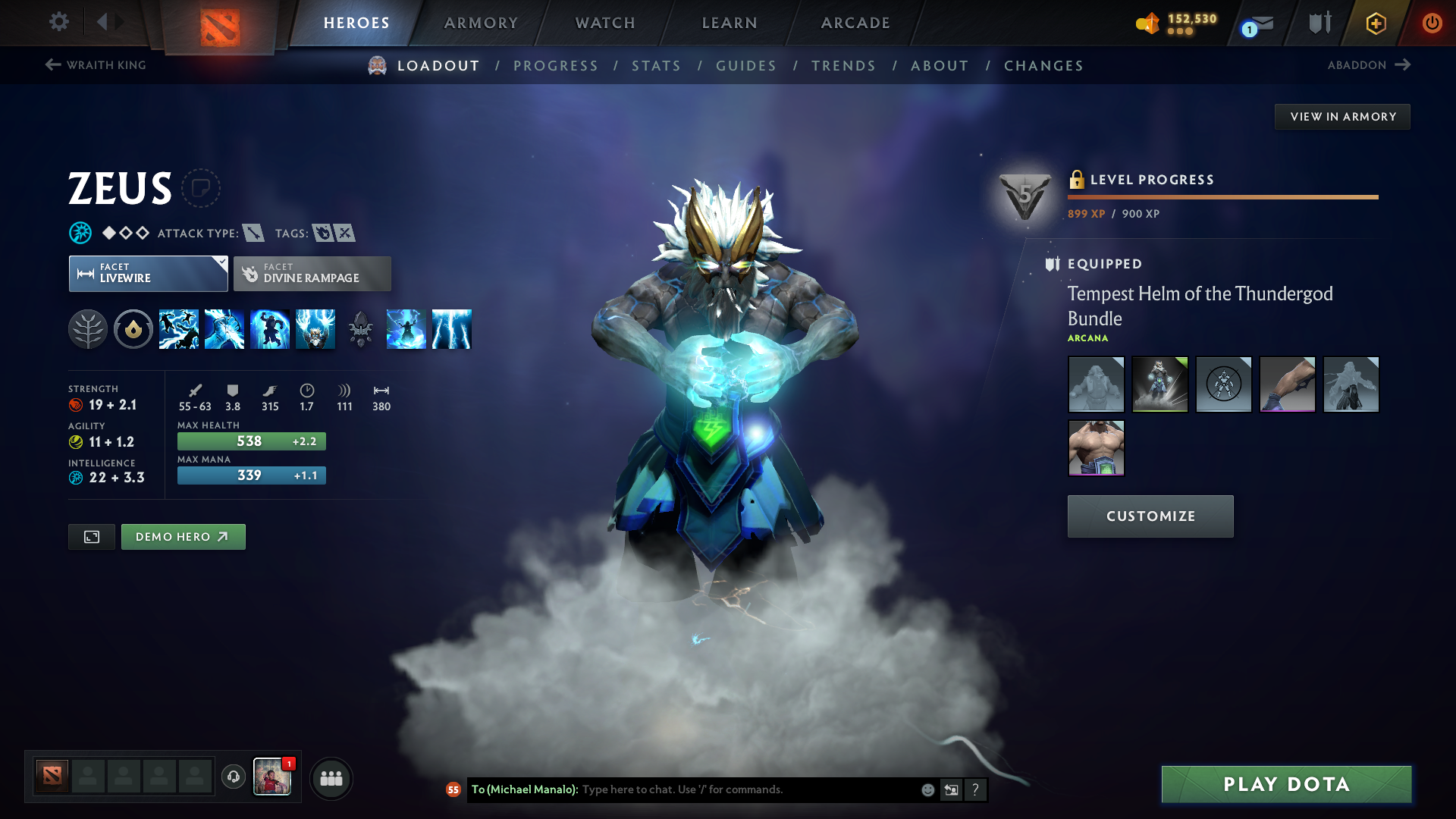Open the Dota 2 settings gear
This screenshot has width=1456, height=819.
click(58, 22)
